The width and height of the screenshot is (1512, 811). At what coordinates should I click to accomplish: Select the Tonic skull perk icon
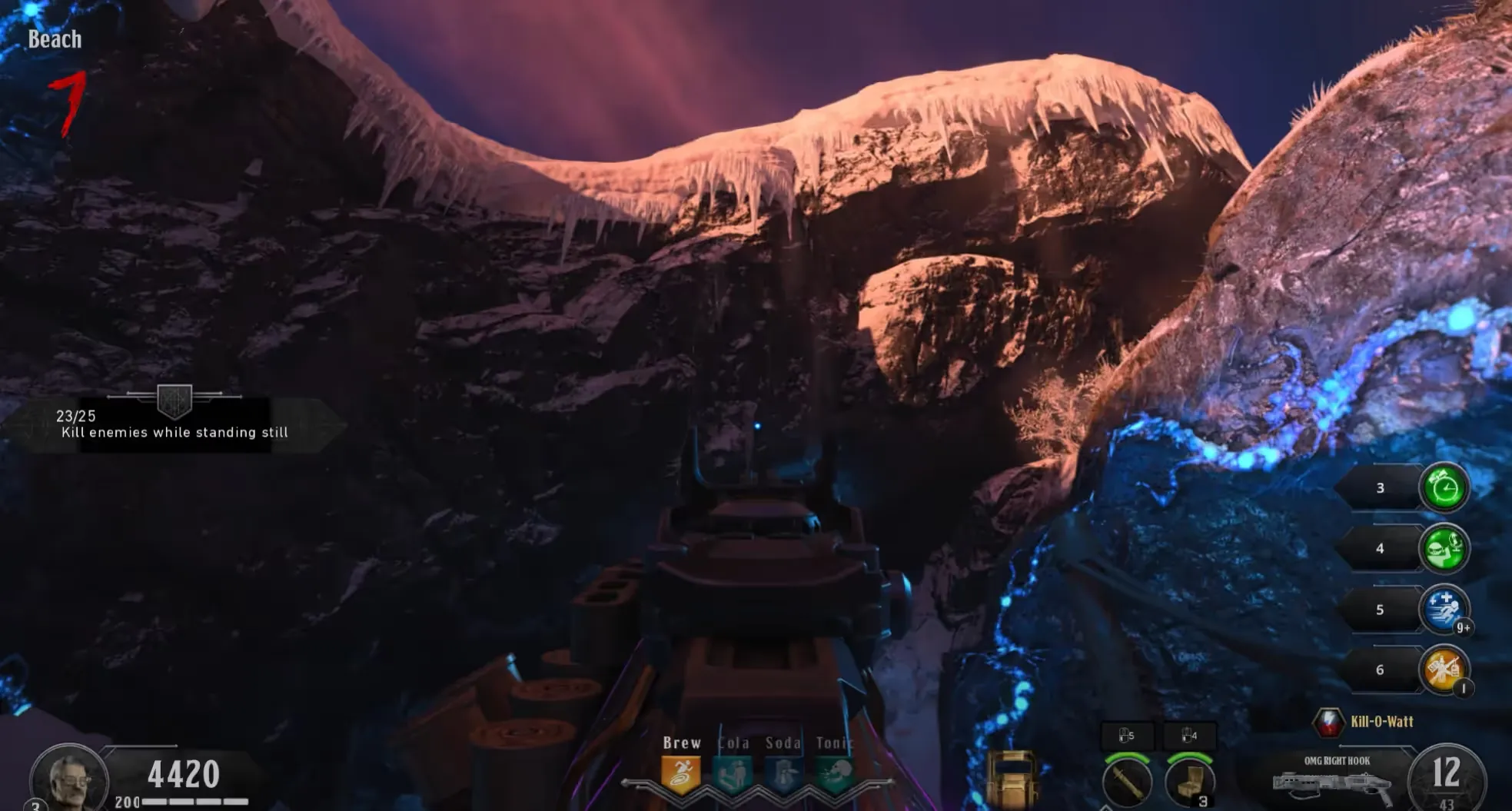click(x=835, y=775)
